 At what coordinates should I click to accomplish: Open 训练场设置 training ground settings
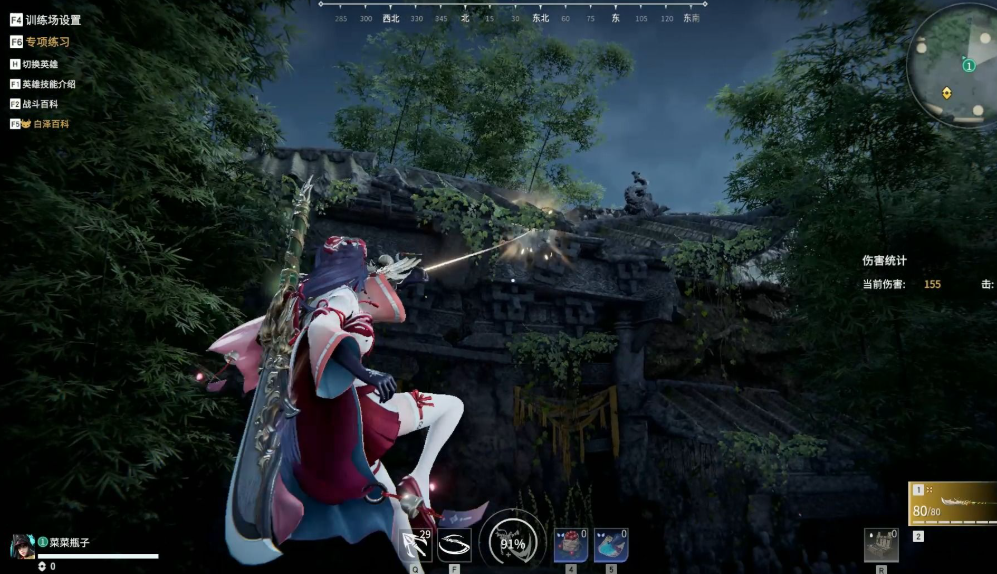[x=52, y=20]
